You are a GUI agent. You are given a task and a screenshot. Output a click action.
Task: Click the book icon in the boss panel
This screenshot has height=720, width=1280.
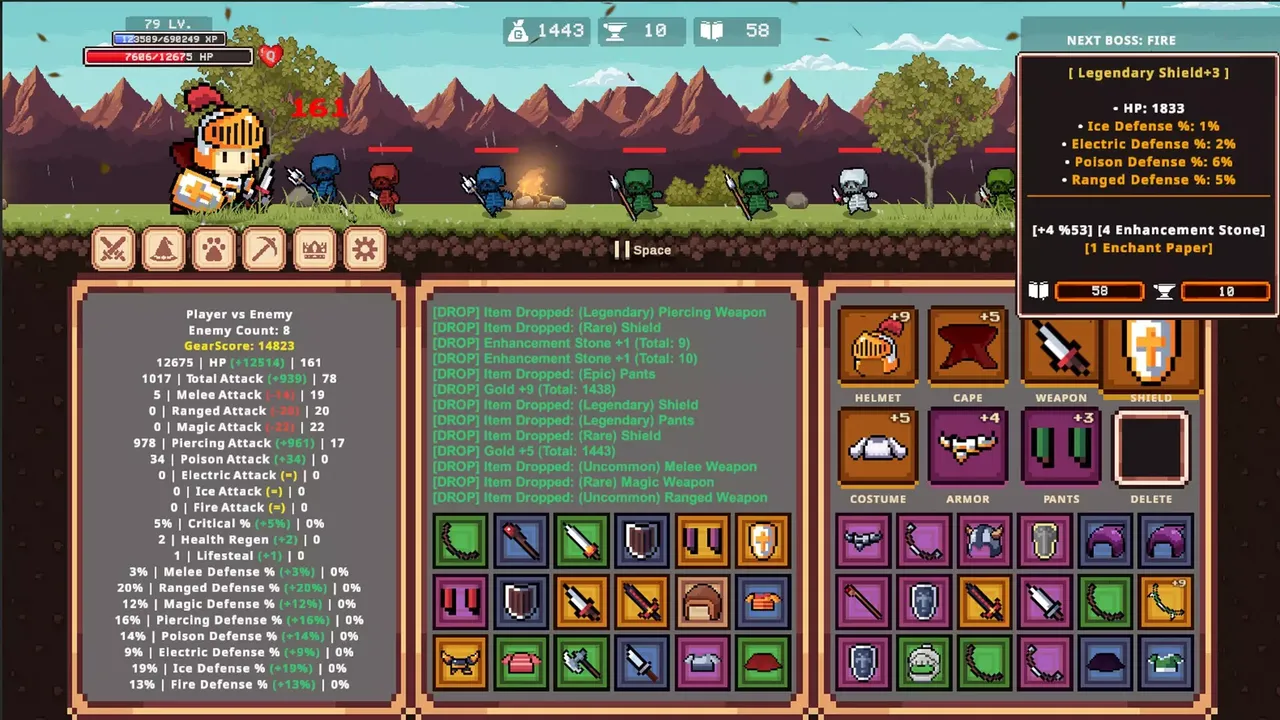(1038, 290)
